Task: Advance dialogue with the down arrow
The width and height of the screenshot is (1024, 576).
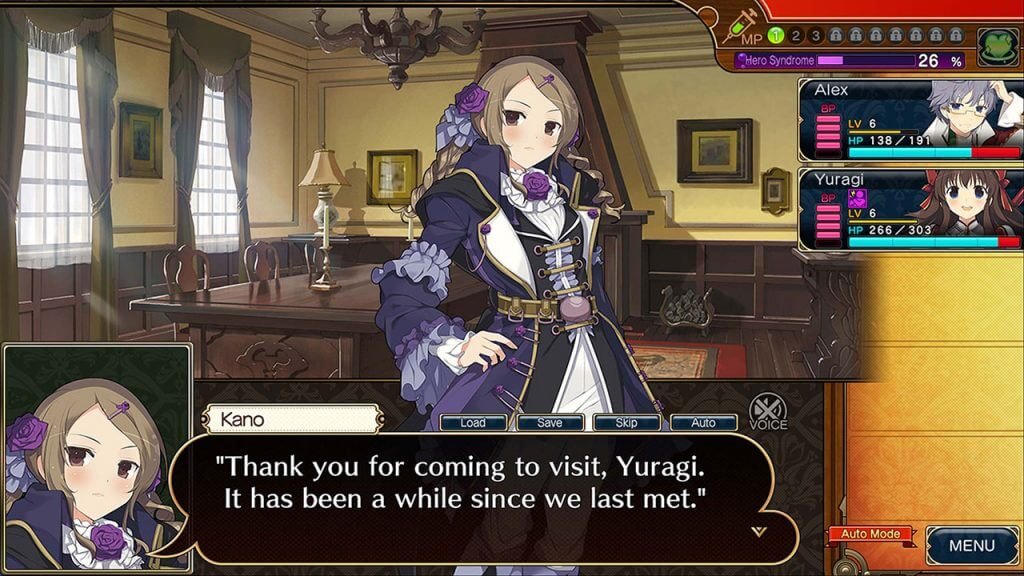Action: (758, 532)
